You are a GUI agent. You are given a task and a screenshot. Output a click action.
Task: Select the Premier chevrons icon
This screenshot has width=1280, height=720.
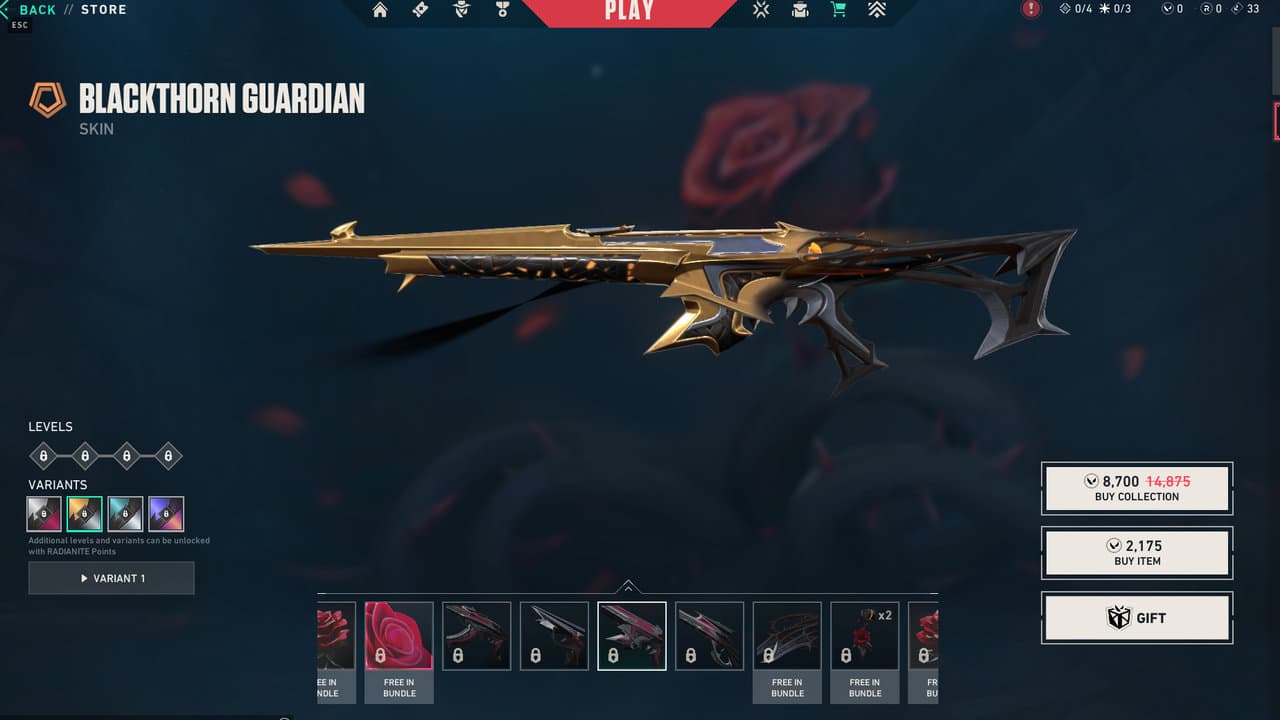877,10
